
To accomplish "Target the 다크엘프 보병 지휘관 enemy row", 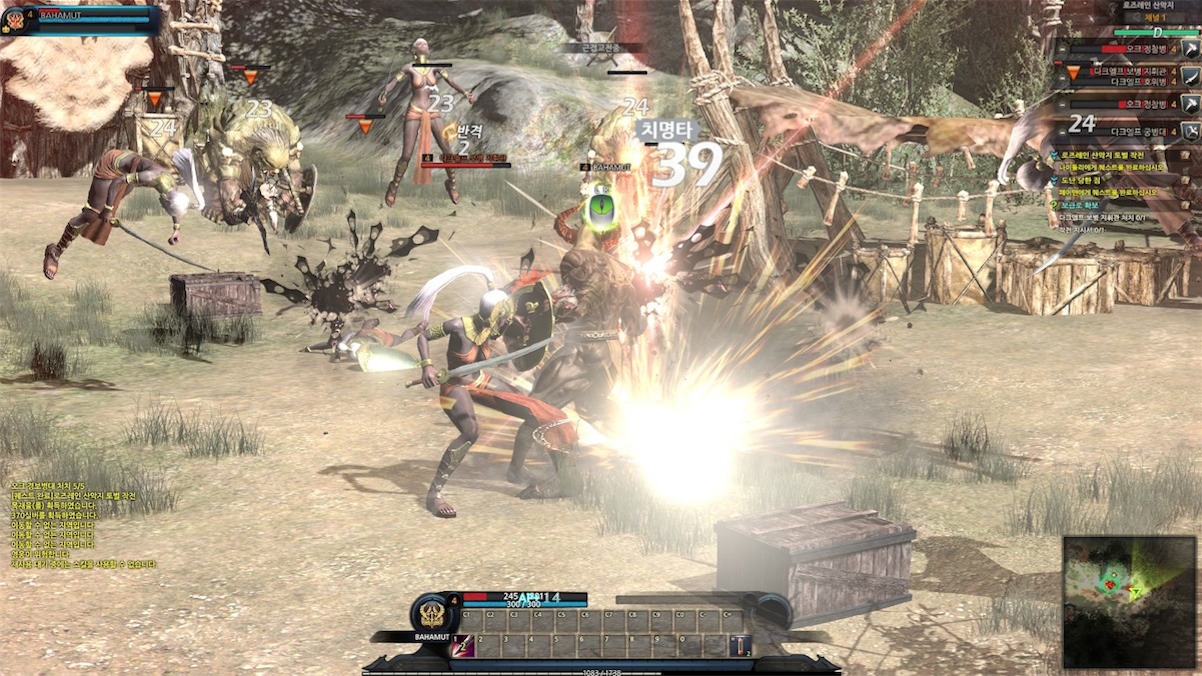I will point(1128,71).
